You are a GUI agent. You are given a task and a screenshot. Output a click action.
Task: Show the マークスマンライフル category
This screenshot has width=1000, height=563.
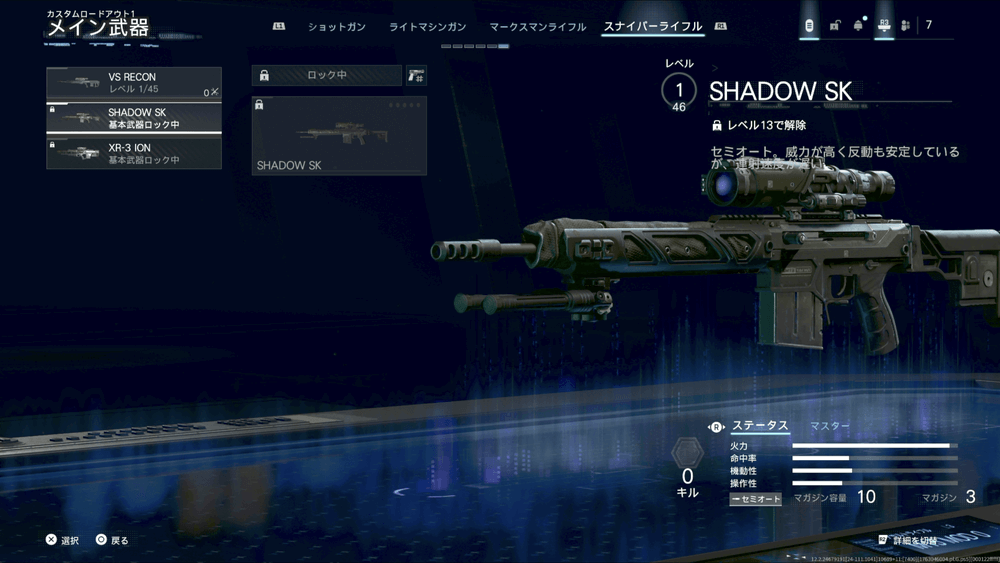(x=538, y=27)
